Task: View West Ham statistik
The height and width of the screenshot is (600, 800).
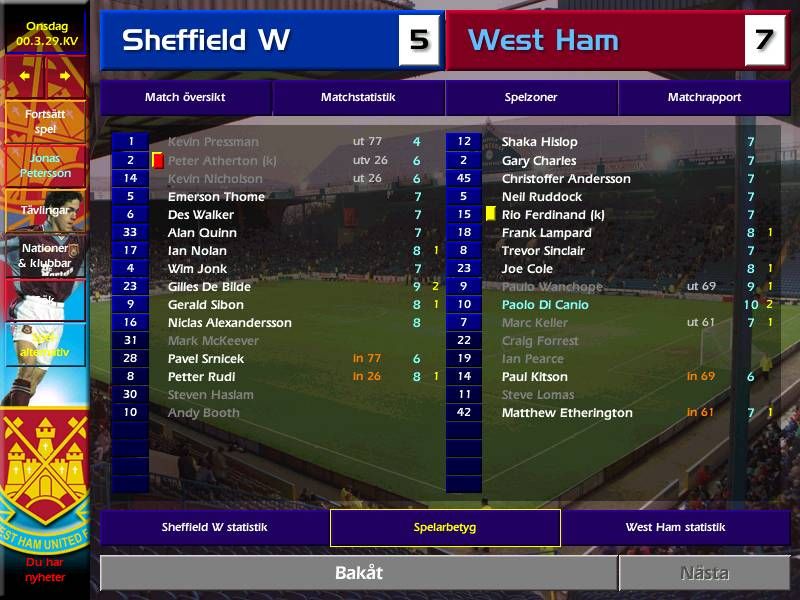Action: point(675,527)
